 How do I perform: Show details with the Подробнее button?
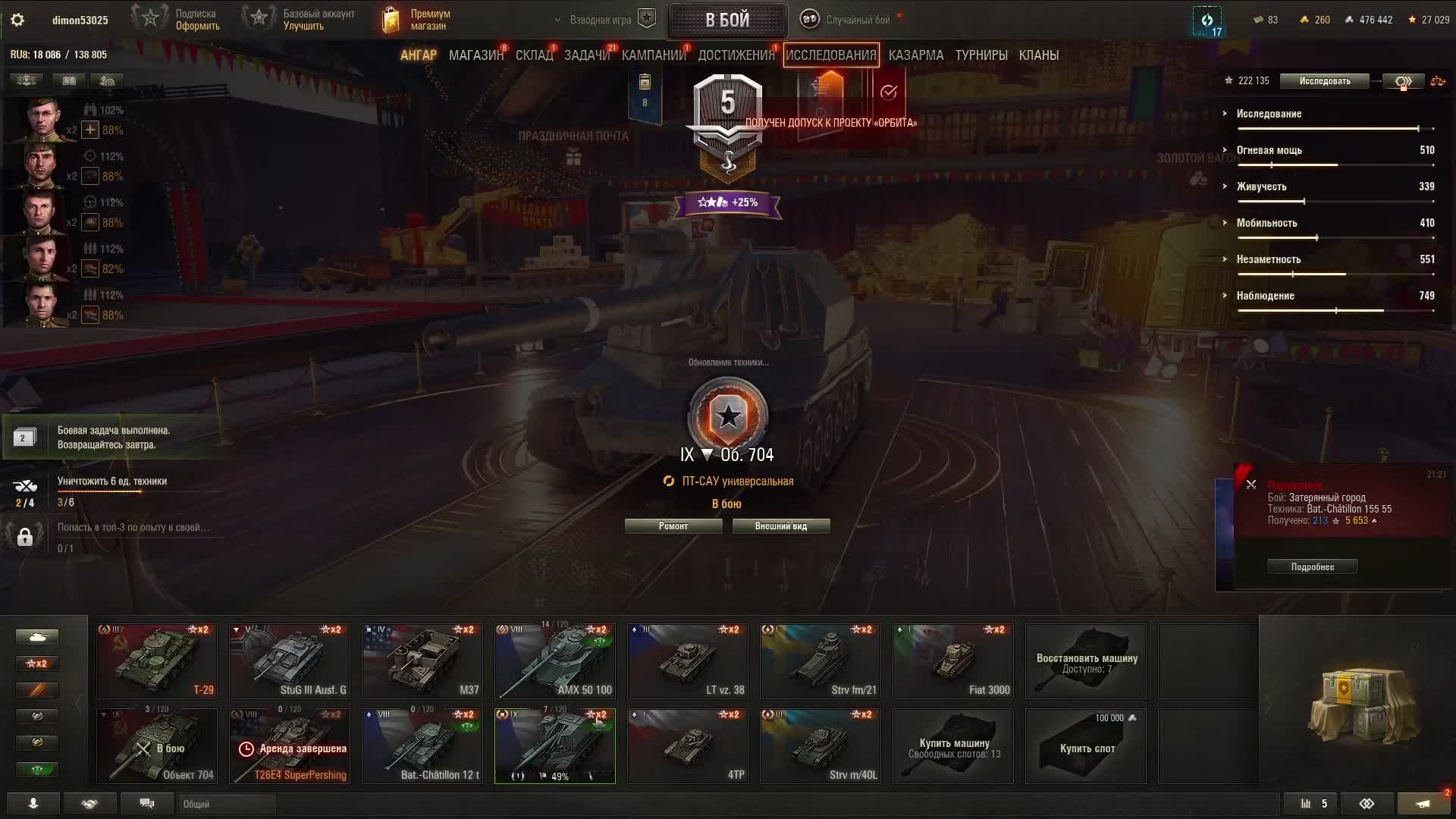[x=1312, y=567]
